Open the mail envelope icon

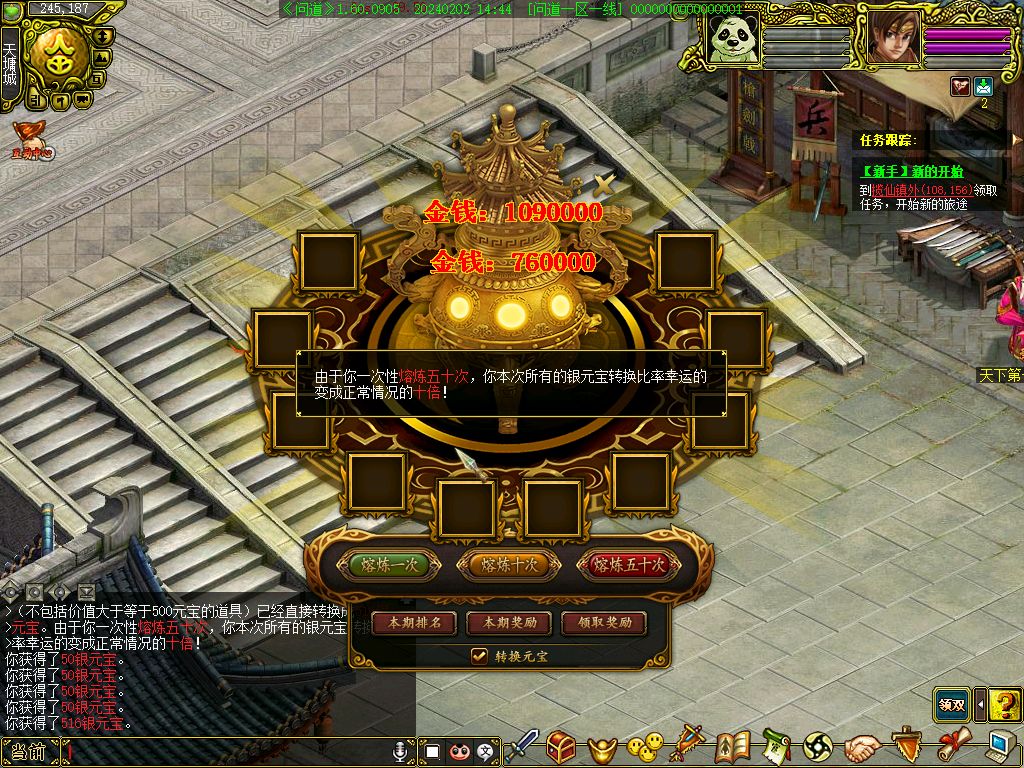coord(983,87)
